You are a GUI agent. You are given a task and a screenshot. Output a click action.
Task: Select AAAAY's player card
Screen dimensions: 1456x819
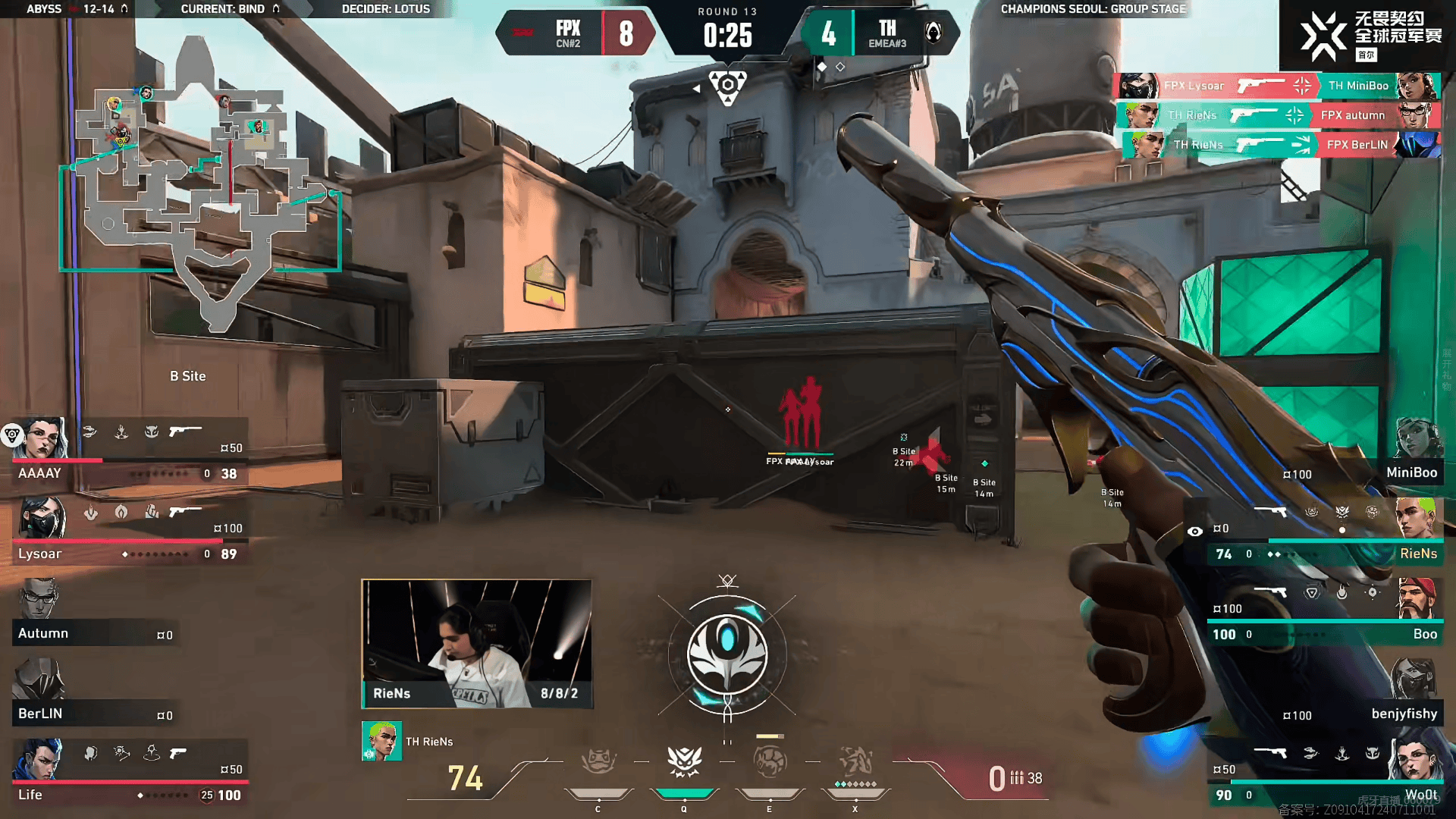pyautogui.click(x=129, y=453)
